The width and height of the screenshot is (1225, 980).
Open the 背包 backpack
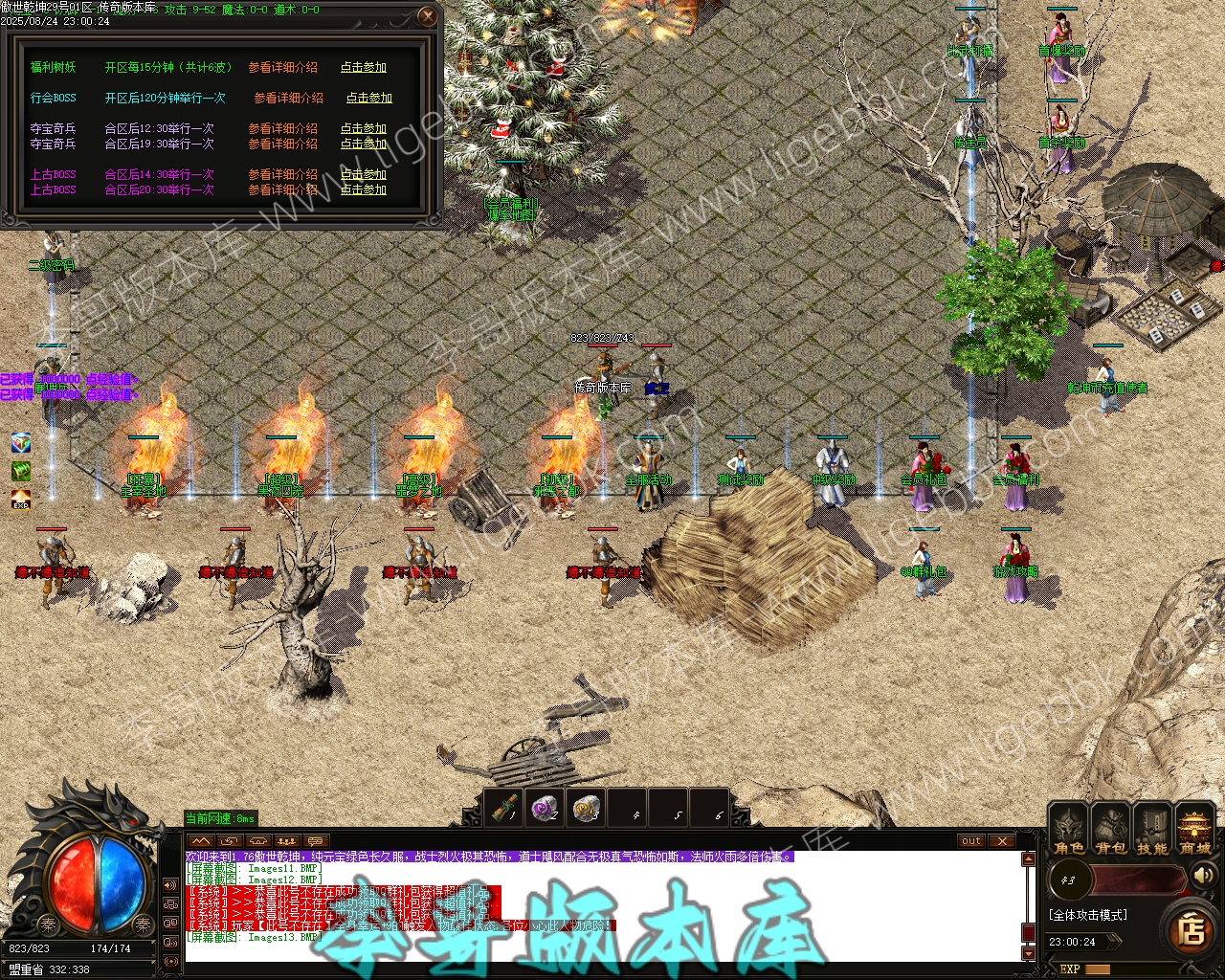(x=1110, y=829)
